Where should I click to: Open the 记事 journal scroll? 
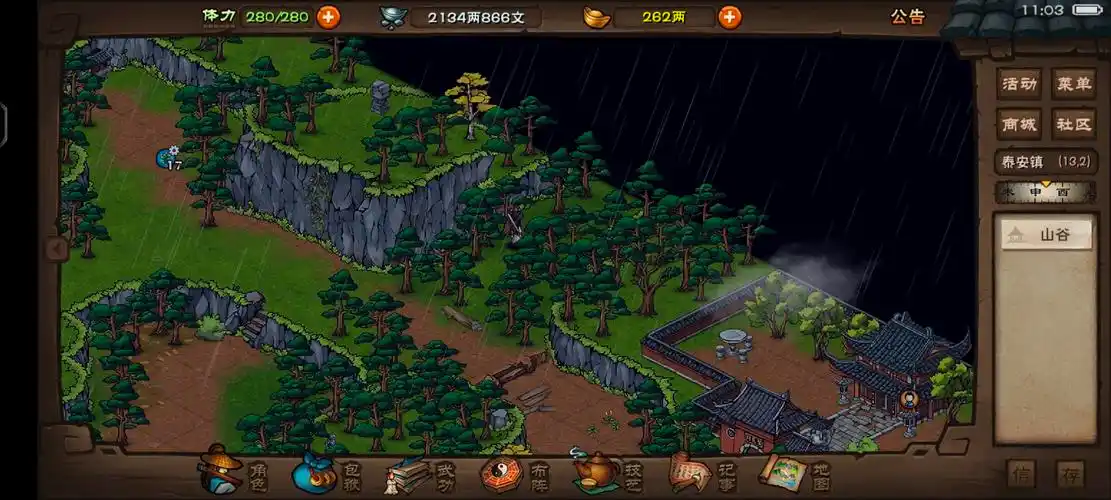(700, 471)
